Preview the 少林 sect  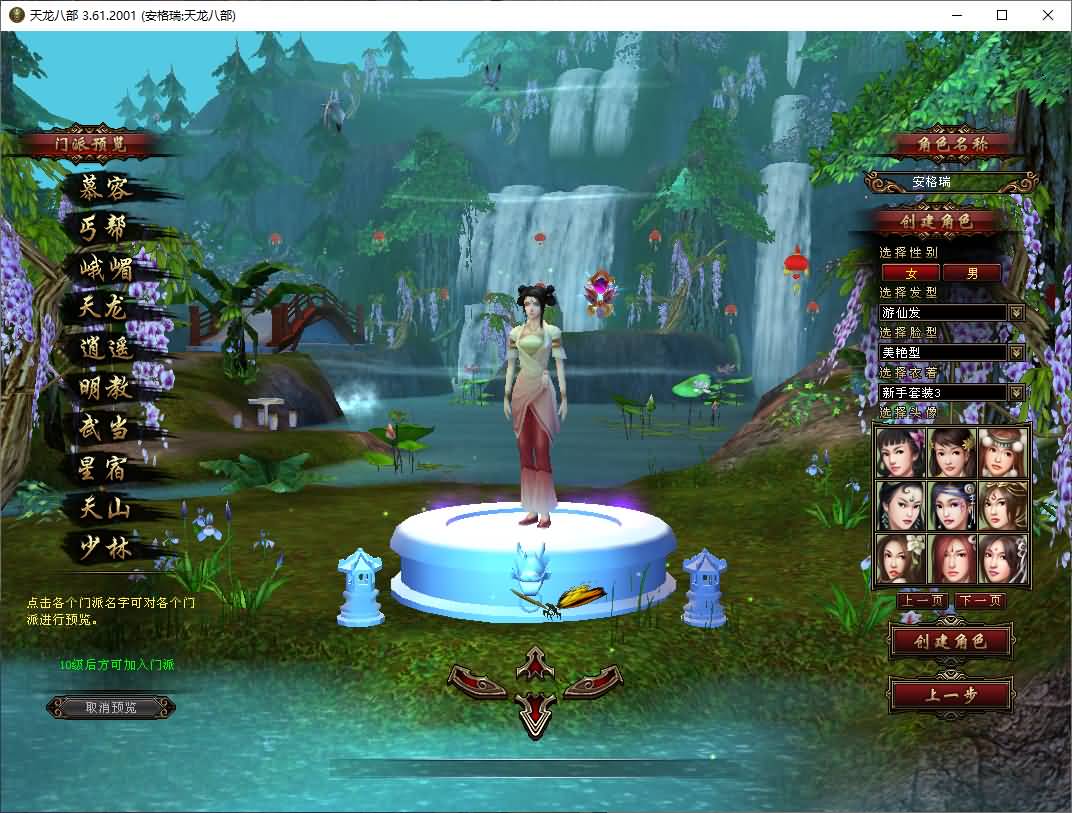105,548
